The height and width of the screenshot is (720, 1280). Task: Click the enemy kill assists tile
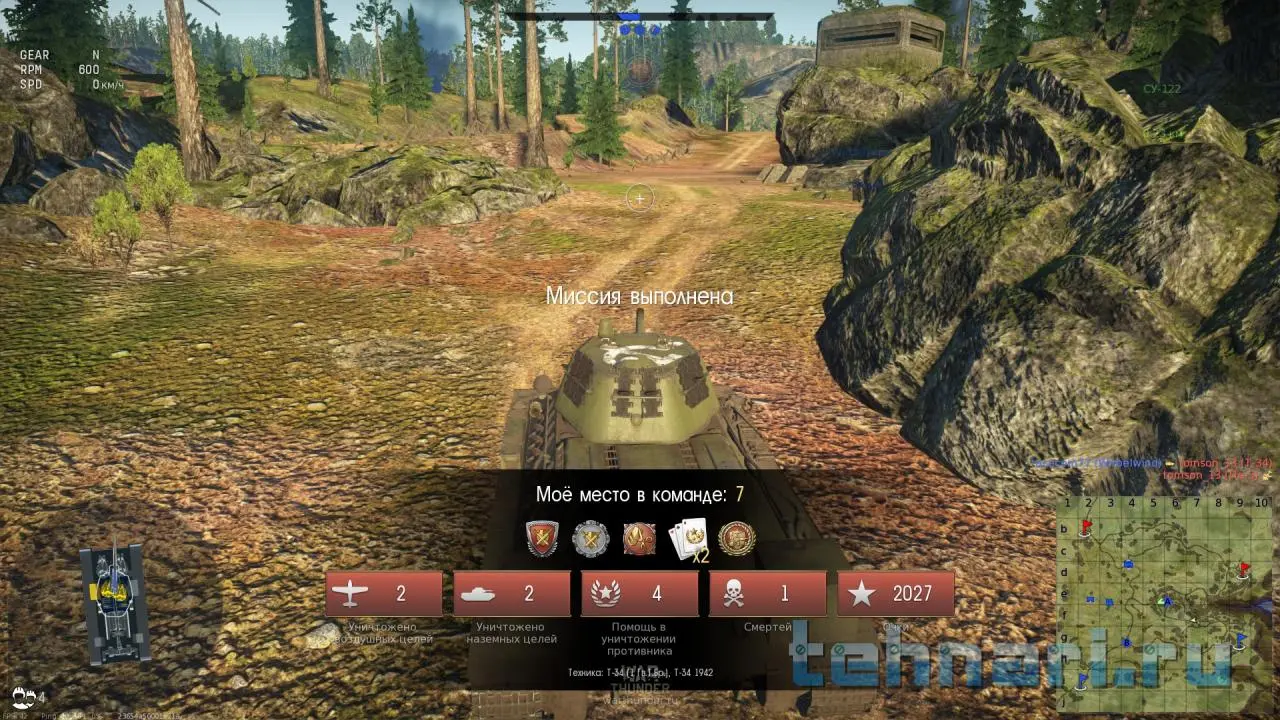pyautogui.click(x=640, y=594)
